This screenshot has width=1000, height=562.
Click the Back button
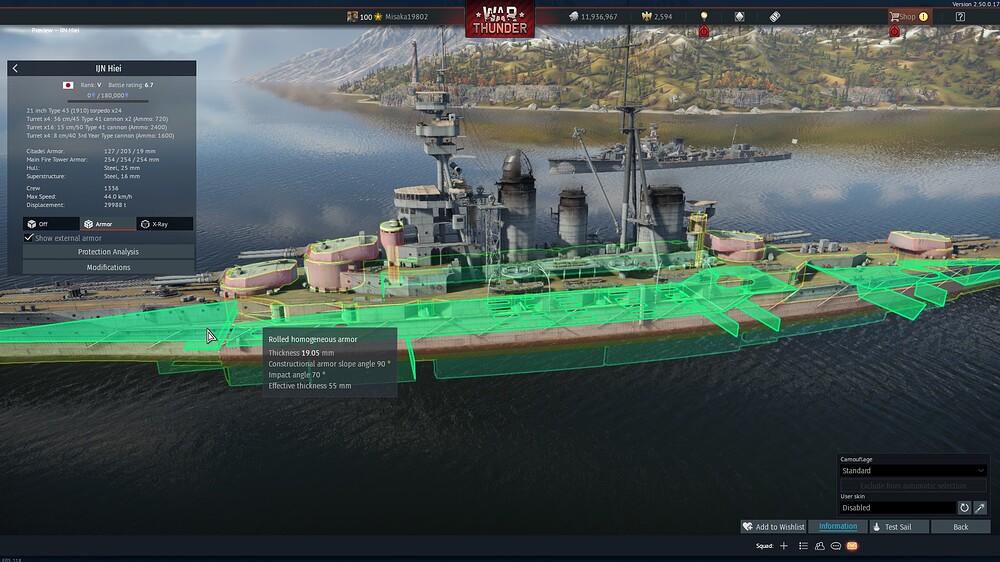[x=960, y=527]
